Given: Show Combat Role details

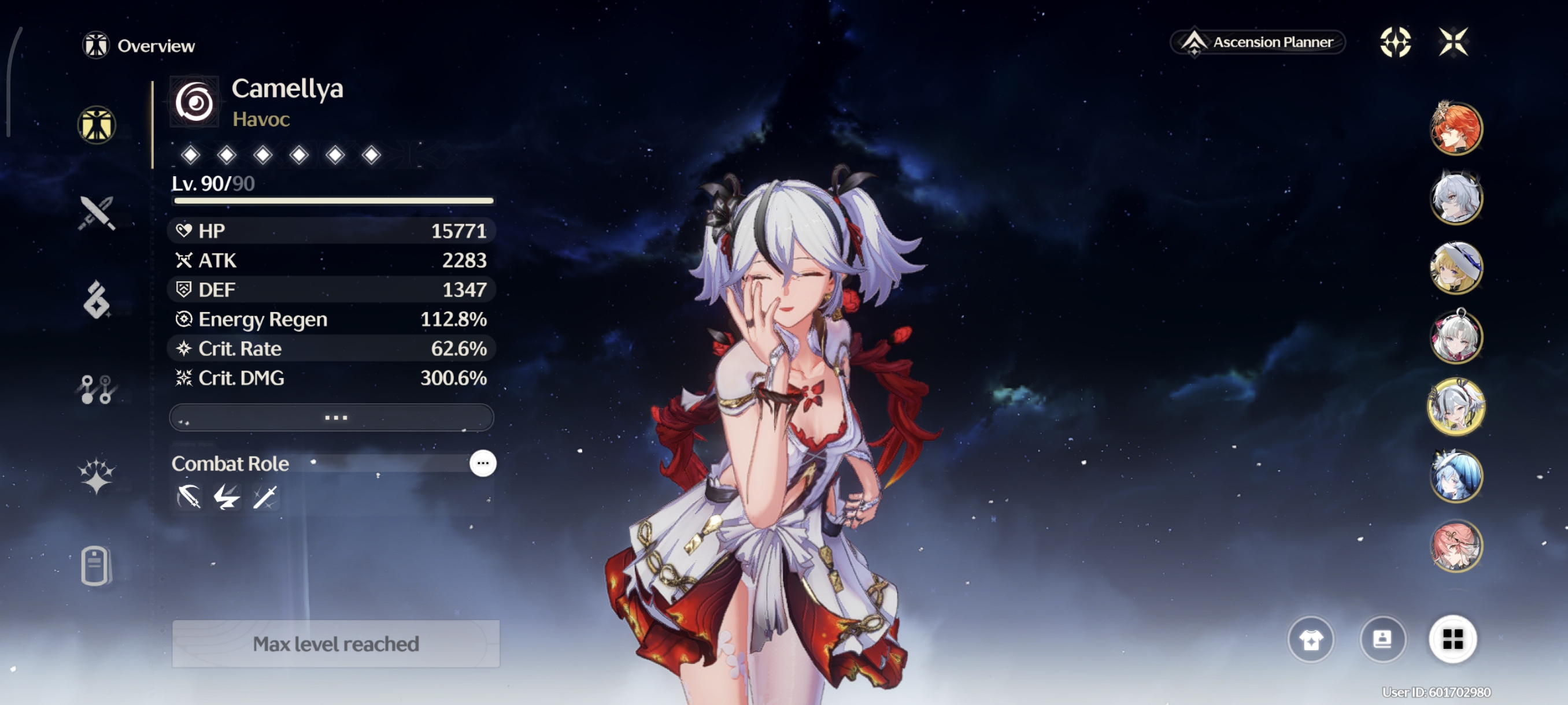Looking at the screenshot, I should click(483, 463).
